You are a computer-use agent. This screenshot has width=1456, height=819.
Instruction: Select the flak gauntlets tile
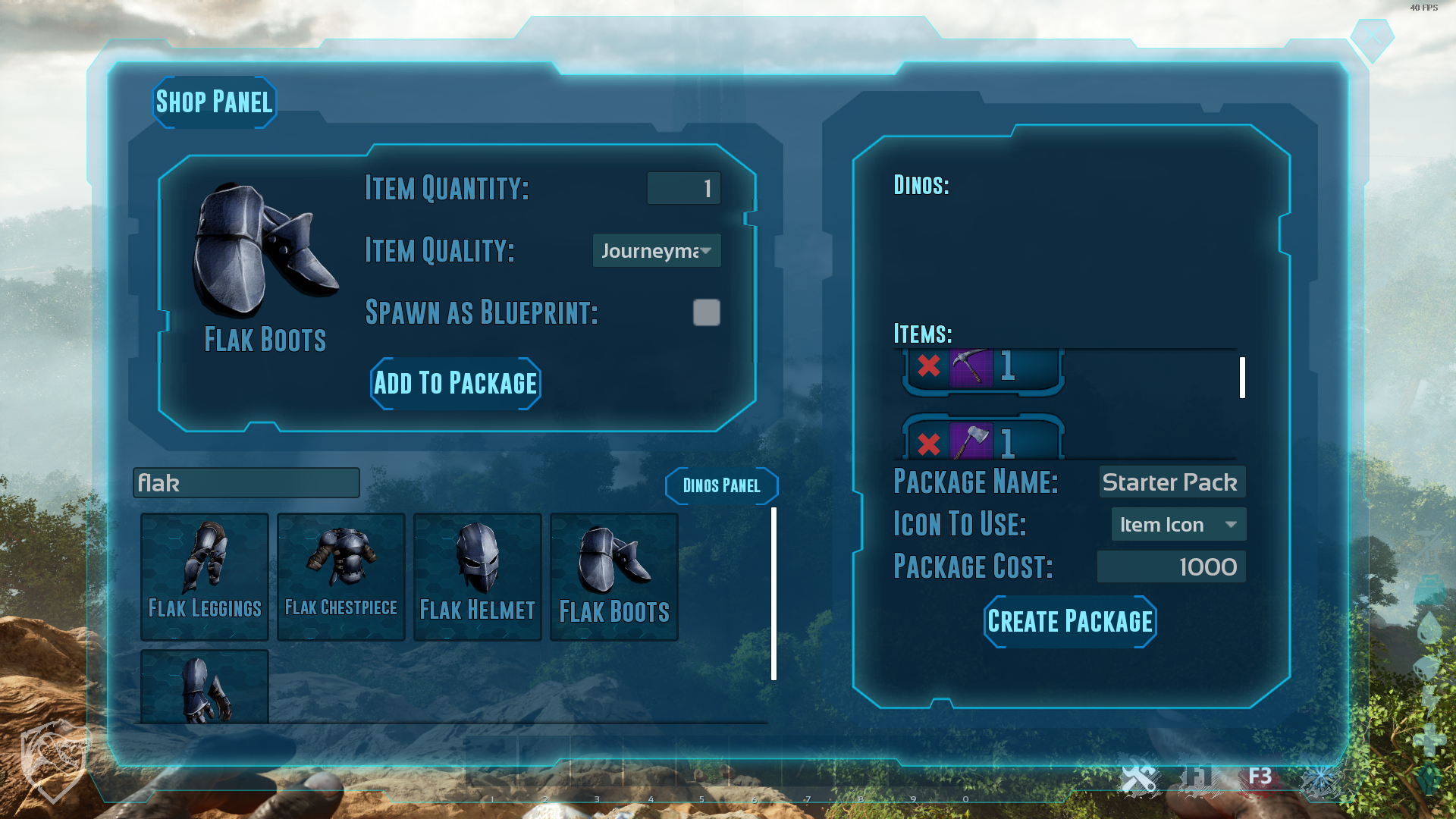coord(205,686)
